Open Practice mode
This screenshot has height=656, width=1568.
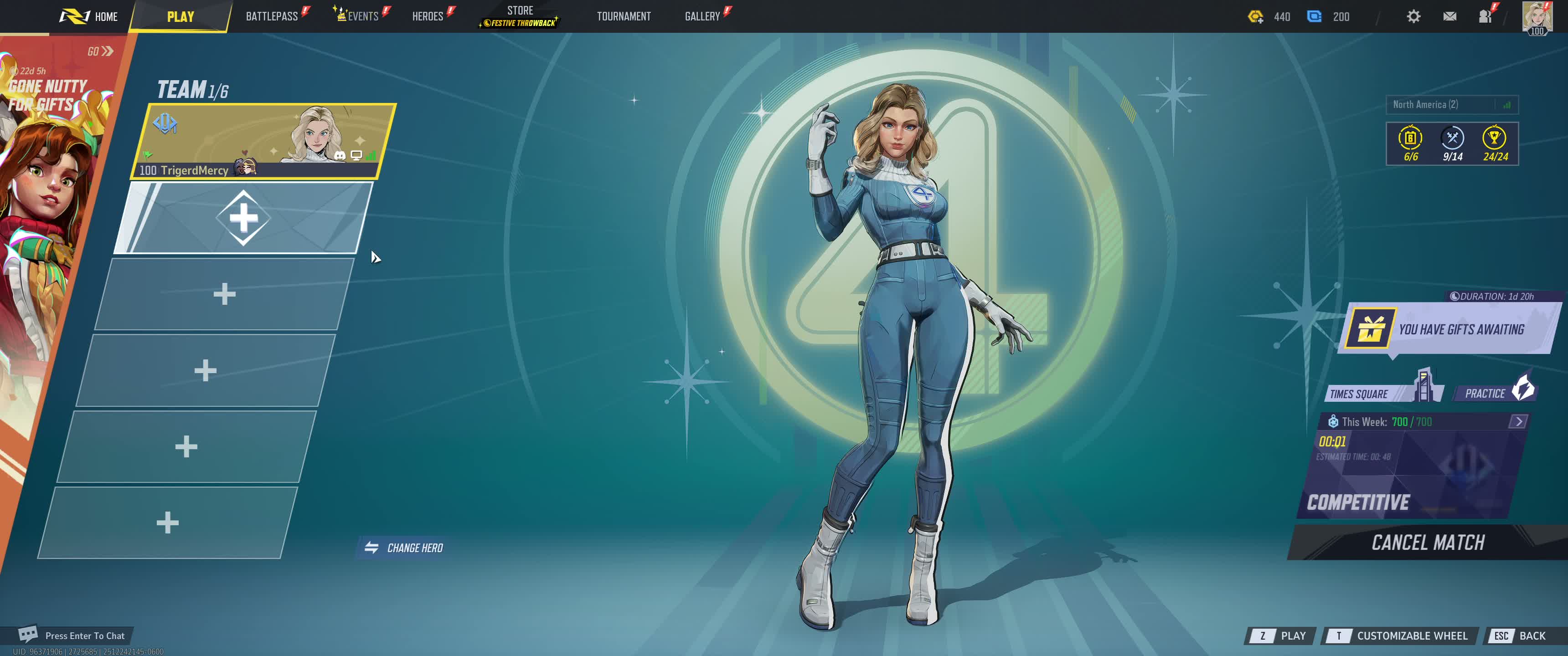coord(1494,393)
